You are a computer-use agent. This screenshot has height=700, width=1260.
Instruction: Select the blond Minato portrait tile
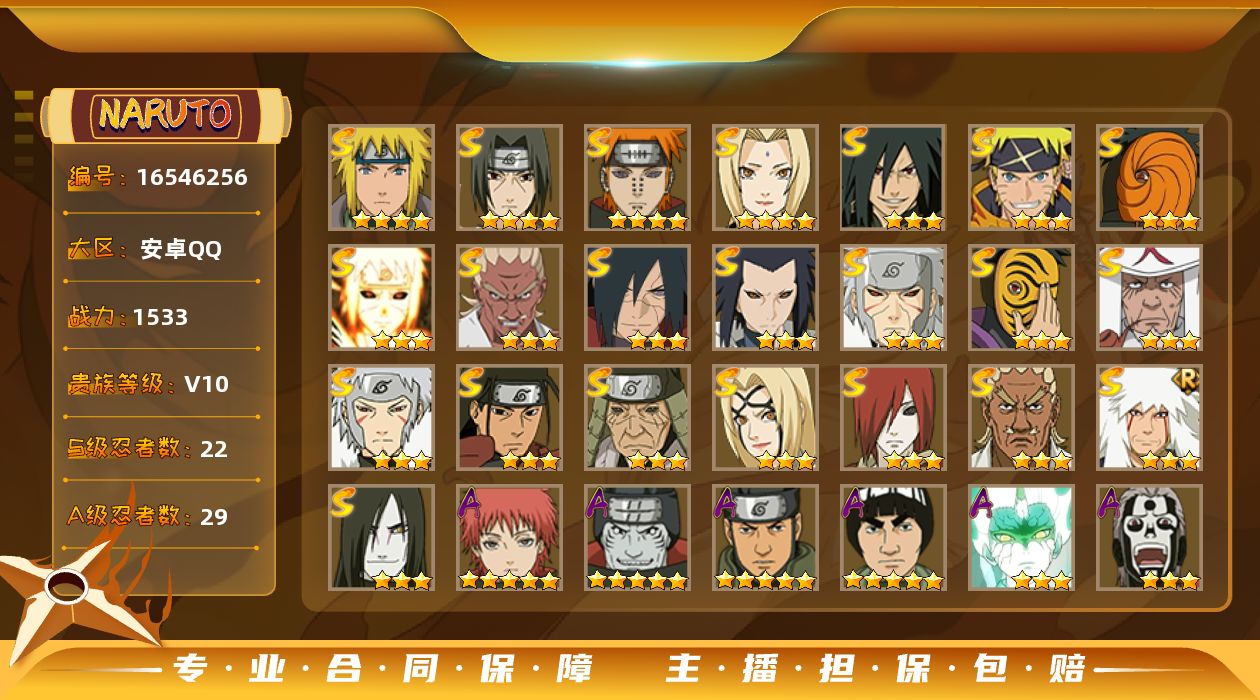pyautogui.click(x=381, y=177)
